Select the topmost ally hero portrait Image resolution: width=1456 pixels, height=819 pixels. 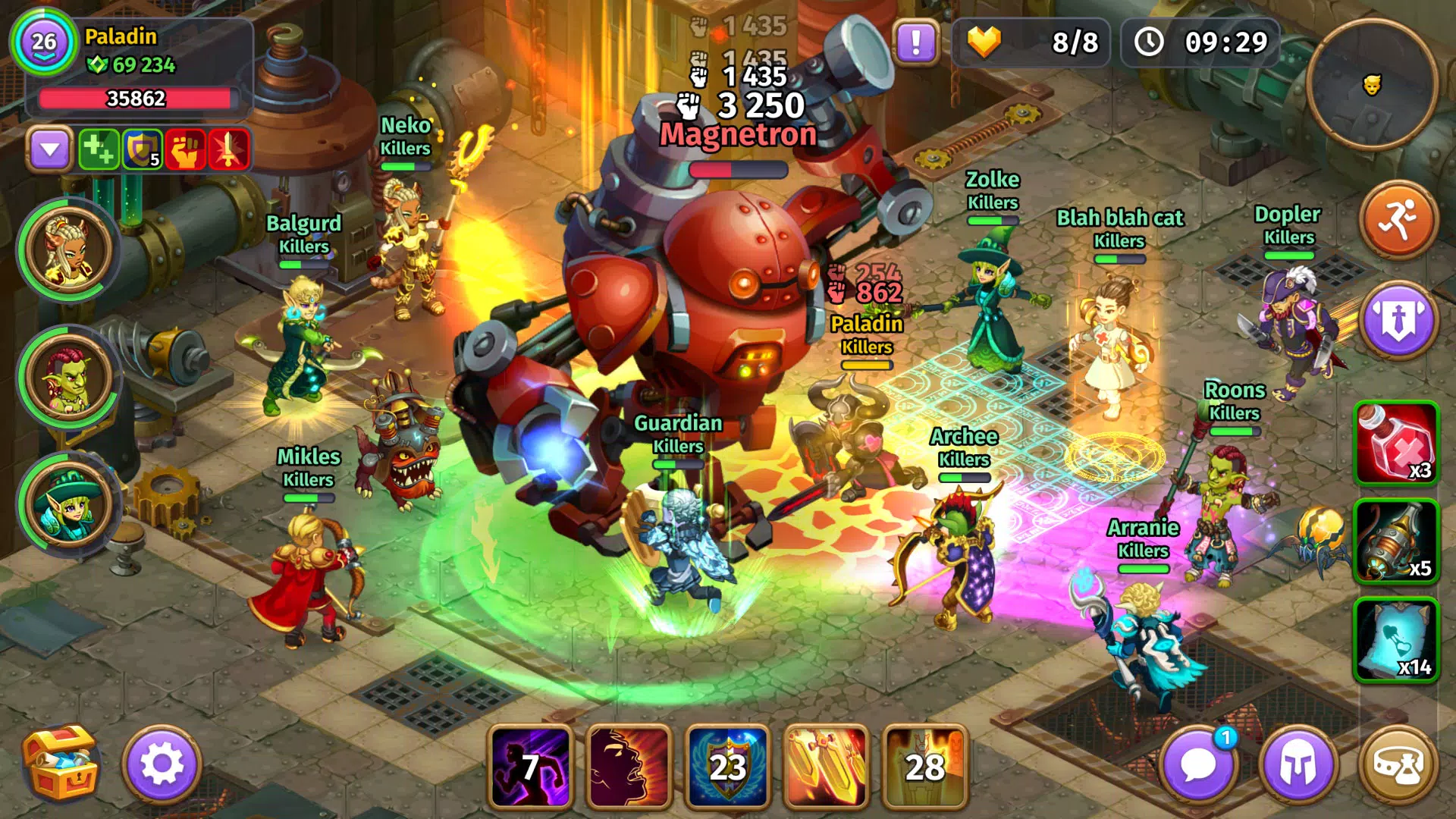click(x=70, y=251)
